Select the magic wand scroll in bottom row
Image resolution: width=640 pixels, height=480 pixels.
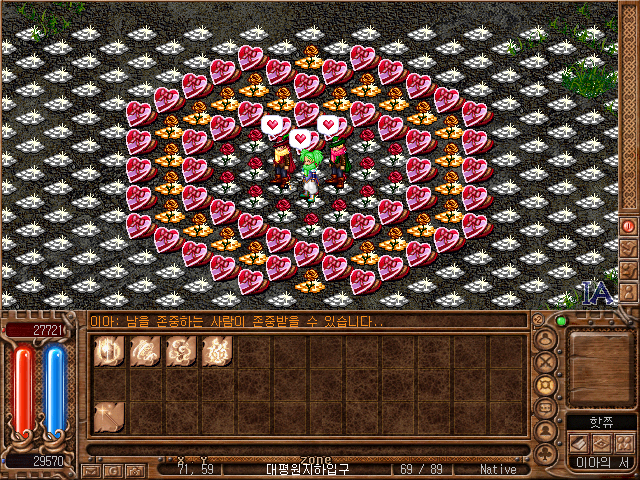pyautogui.click(x=108, y=416)
